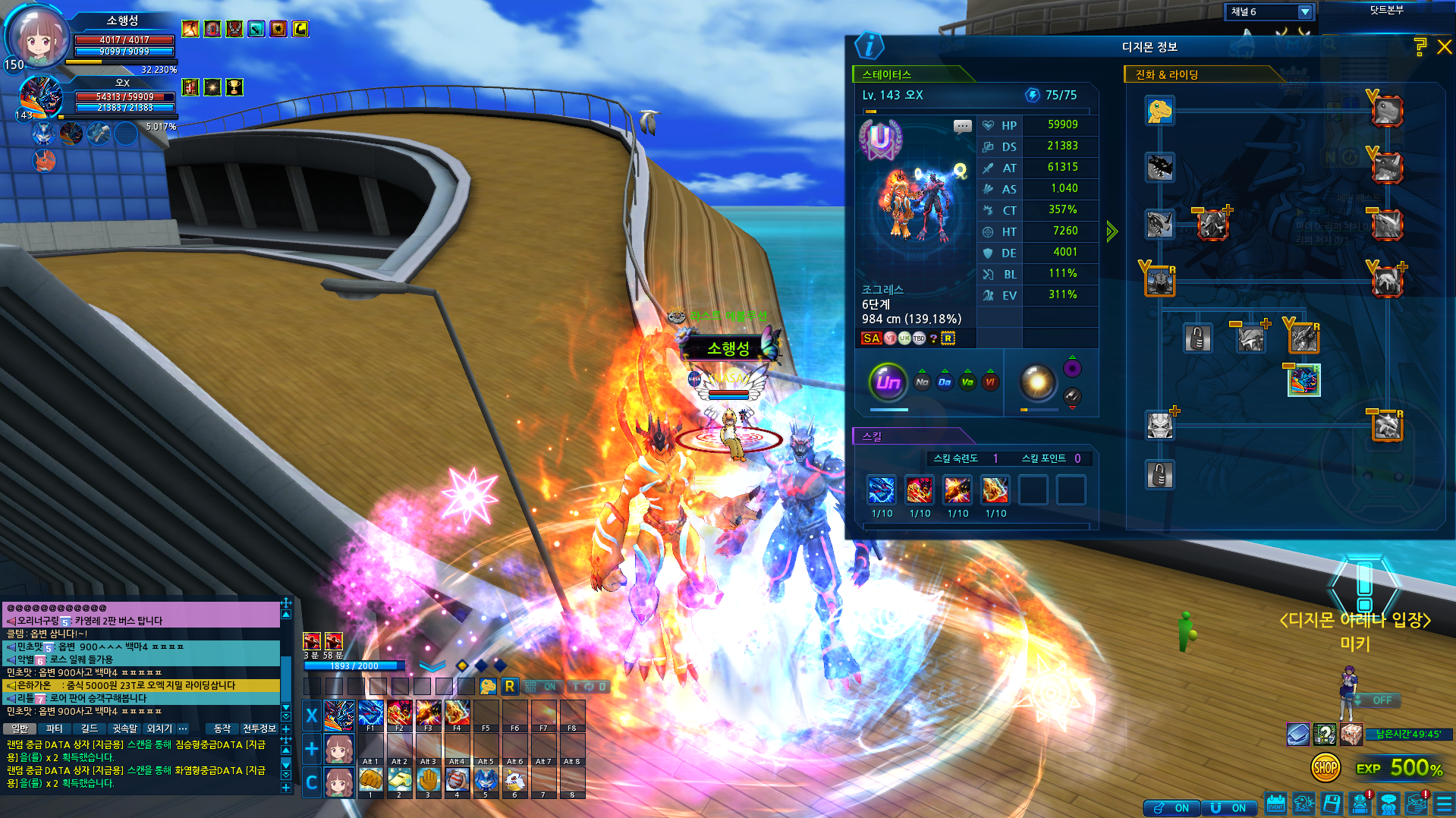Click the yellow R button above the hotbar
The width and height of the screenshot is (1456, 818).
[509, 687]
